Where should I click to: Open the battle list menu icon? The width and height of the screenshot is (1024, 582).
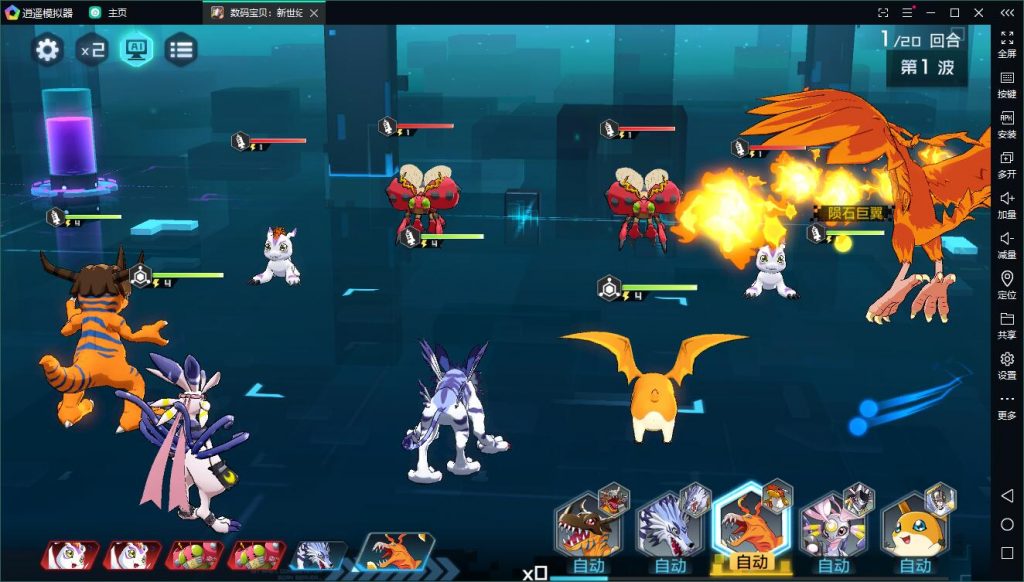click(x=181, y=49)
